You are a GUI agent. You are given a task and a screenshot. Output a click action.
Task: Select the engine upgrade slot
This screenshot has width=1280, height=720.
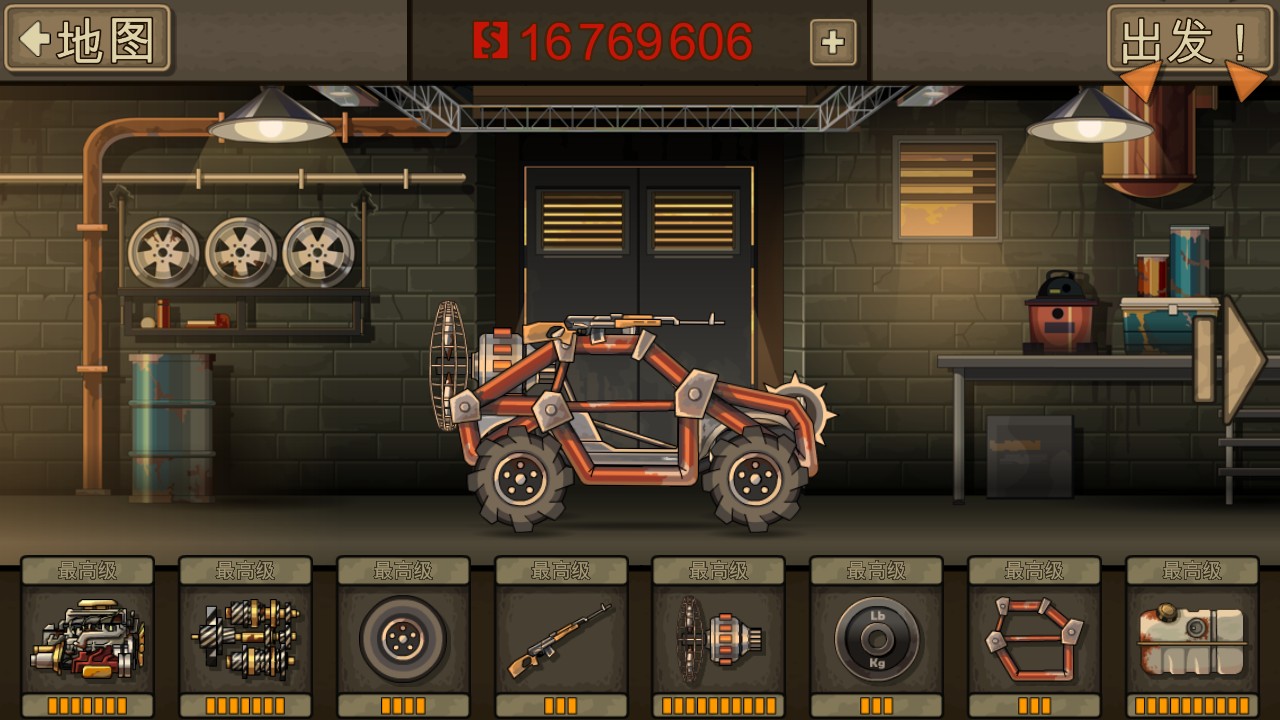coord(87,638)
